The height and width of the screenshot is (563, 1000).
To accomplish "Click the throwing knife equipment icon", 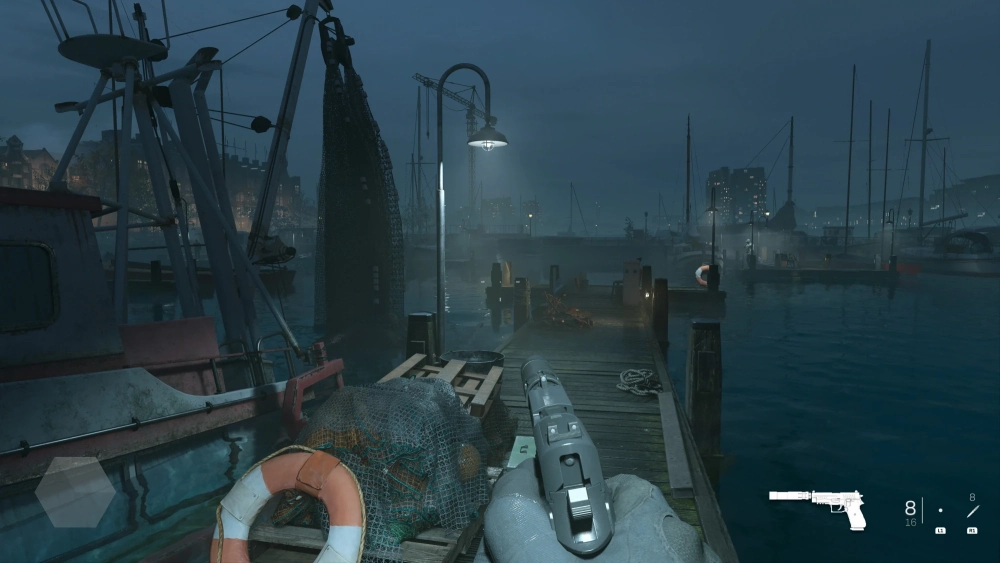I will point(971,511).
